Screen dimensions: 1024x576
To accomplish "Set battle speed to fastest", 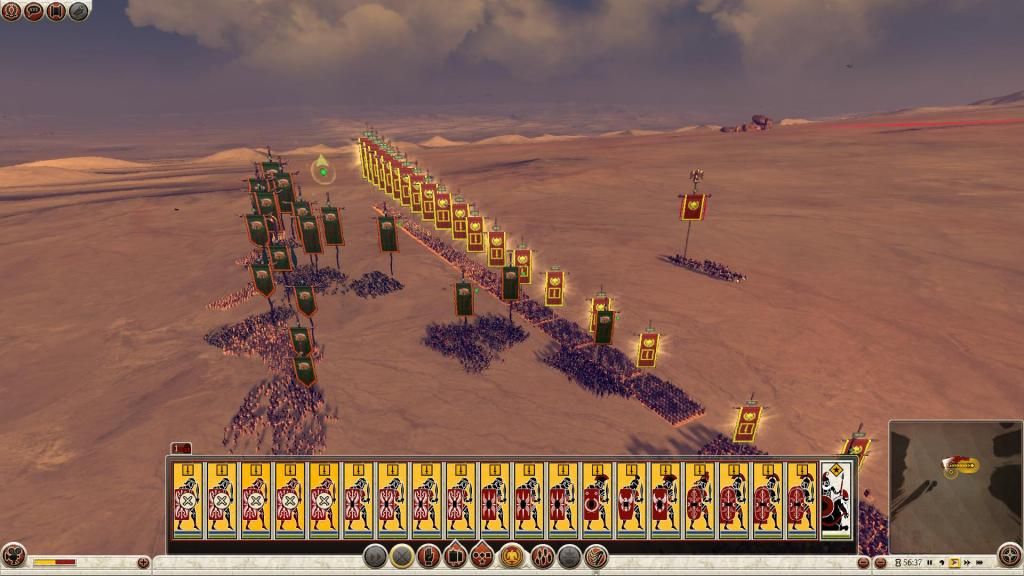I will click(978, 563).
